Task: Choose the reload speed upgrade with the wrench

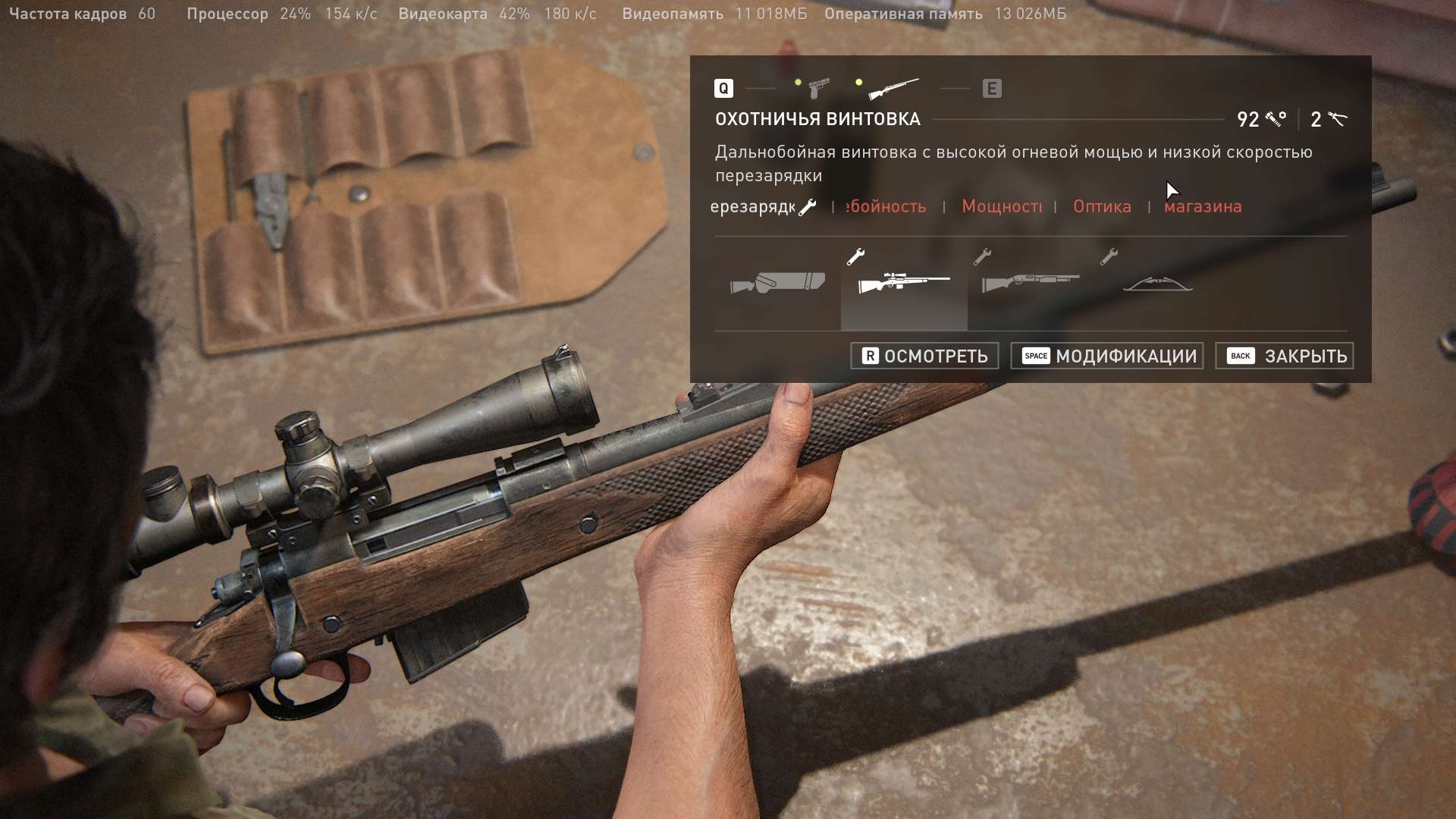Action: (x=762, y=206)
